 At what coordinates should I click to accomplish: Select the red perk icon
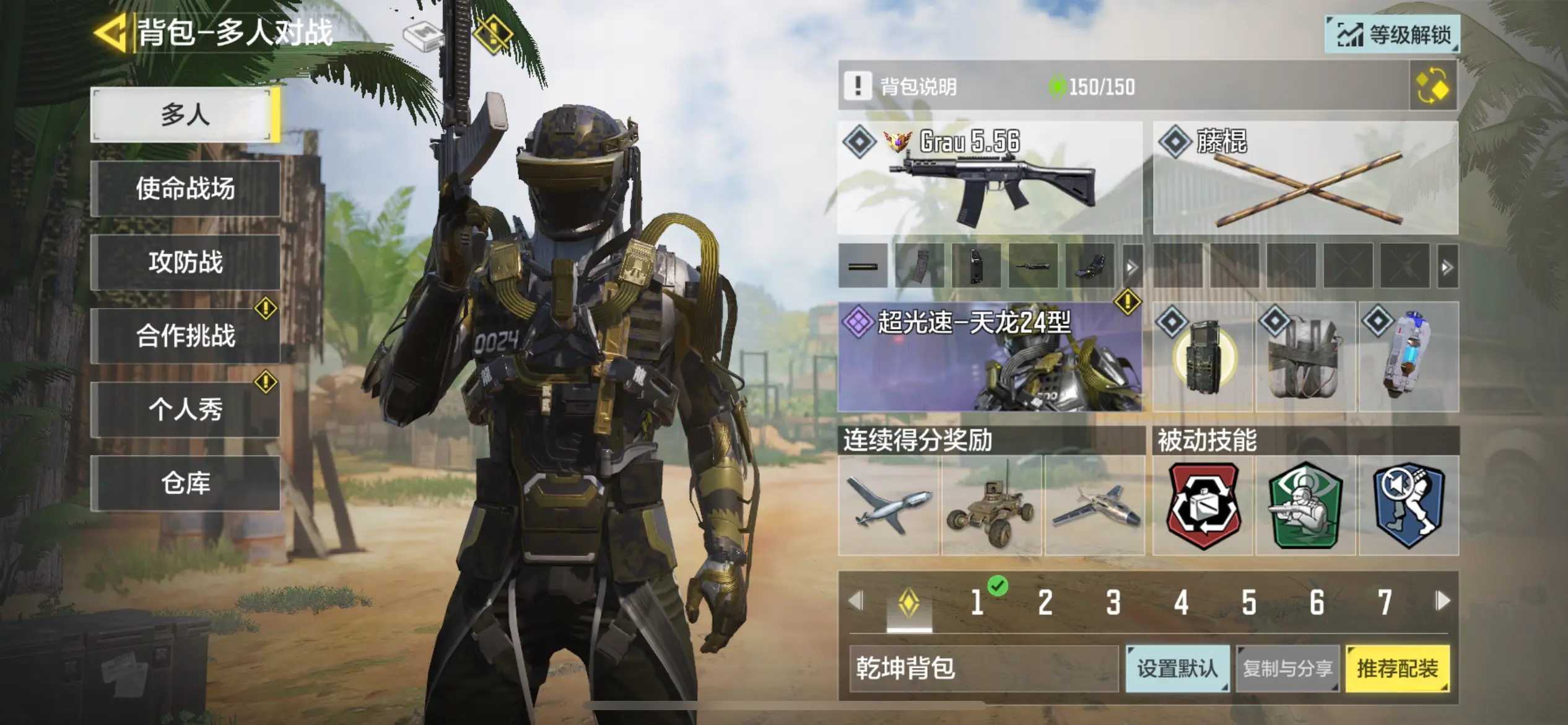1203,506
